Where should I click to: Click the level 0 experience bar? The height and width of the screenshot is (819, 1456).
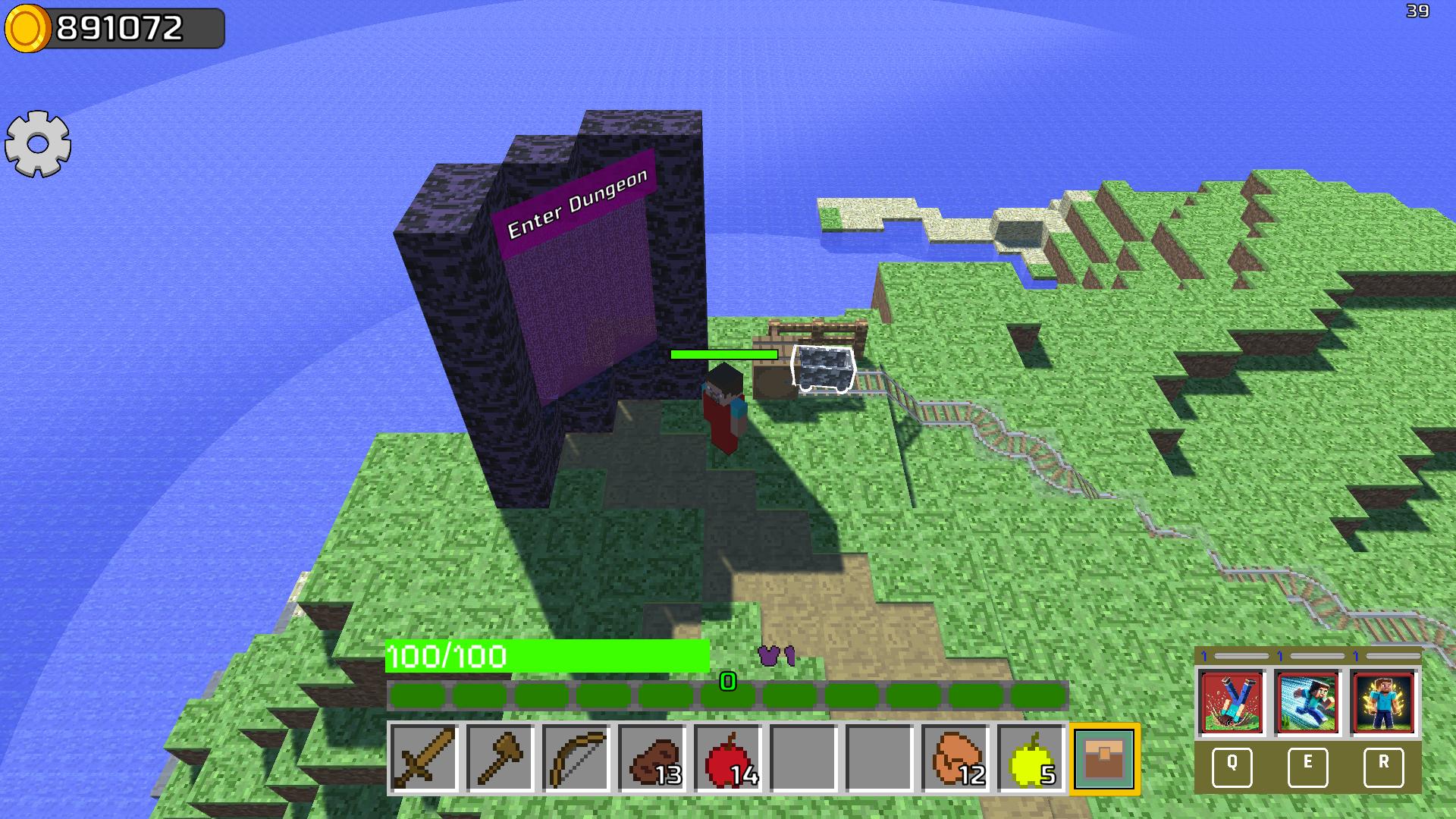(726, 684)
